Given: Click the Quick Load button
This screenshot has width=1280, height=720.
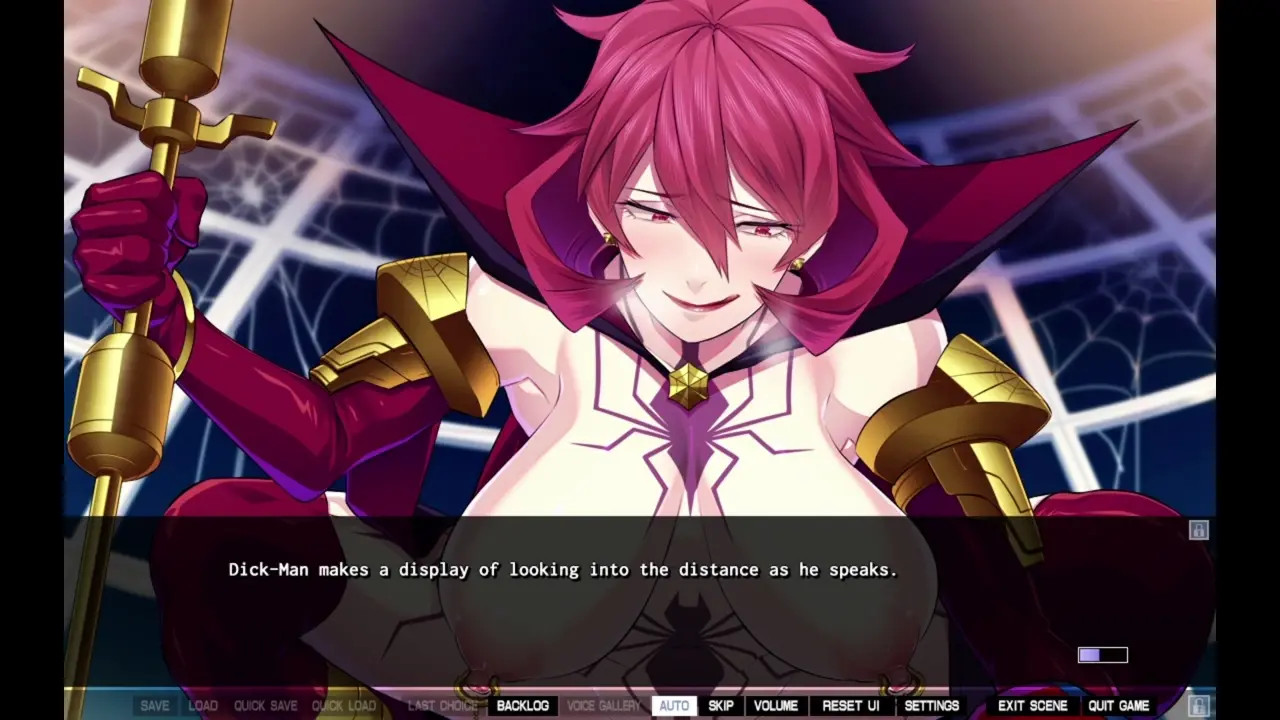Looking at the screenshot, I should point(343,706).
